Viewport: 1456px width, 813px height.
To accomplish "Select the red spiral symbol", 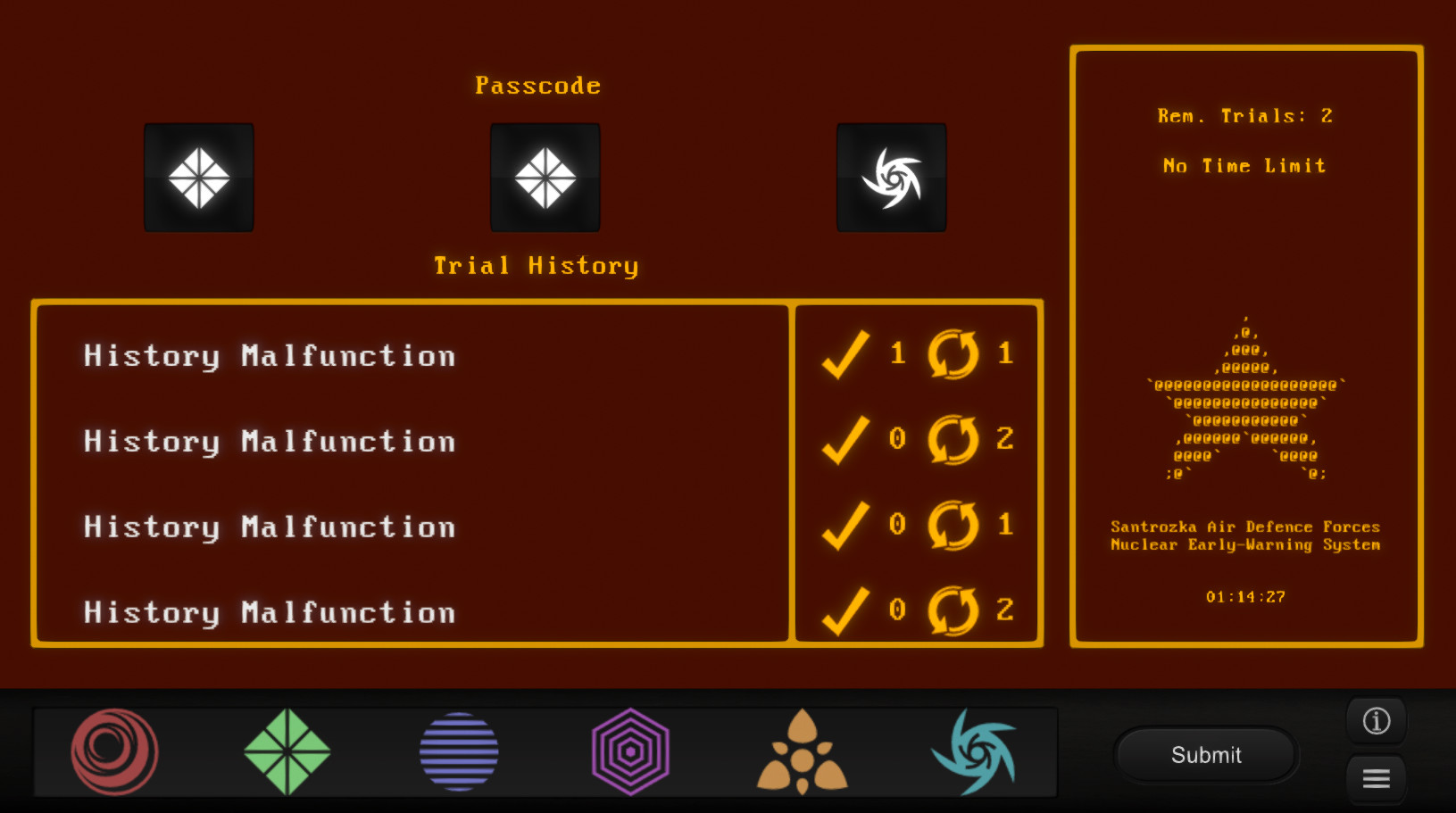I will point(114,751).
